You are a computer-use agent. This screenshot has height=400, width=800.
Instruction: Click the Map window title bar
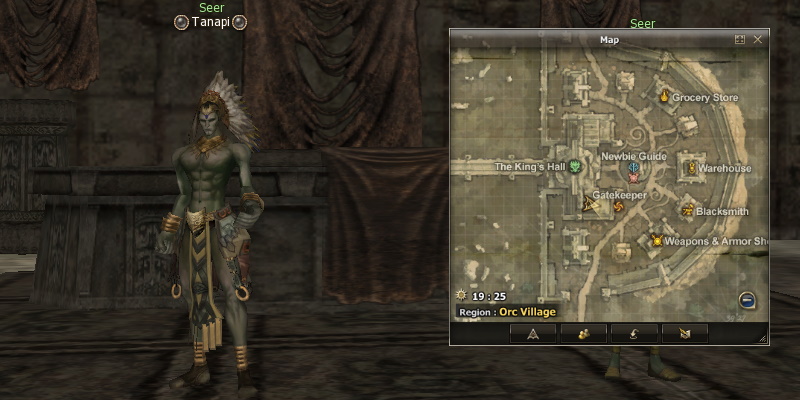pyautogui.click(x=609, y=40)
